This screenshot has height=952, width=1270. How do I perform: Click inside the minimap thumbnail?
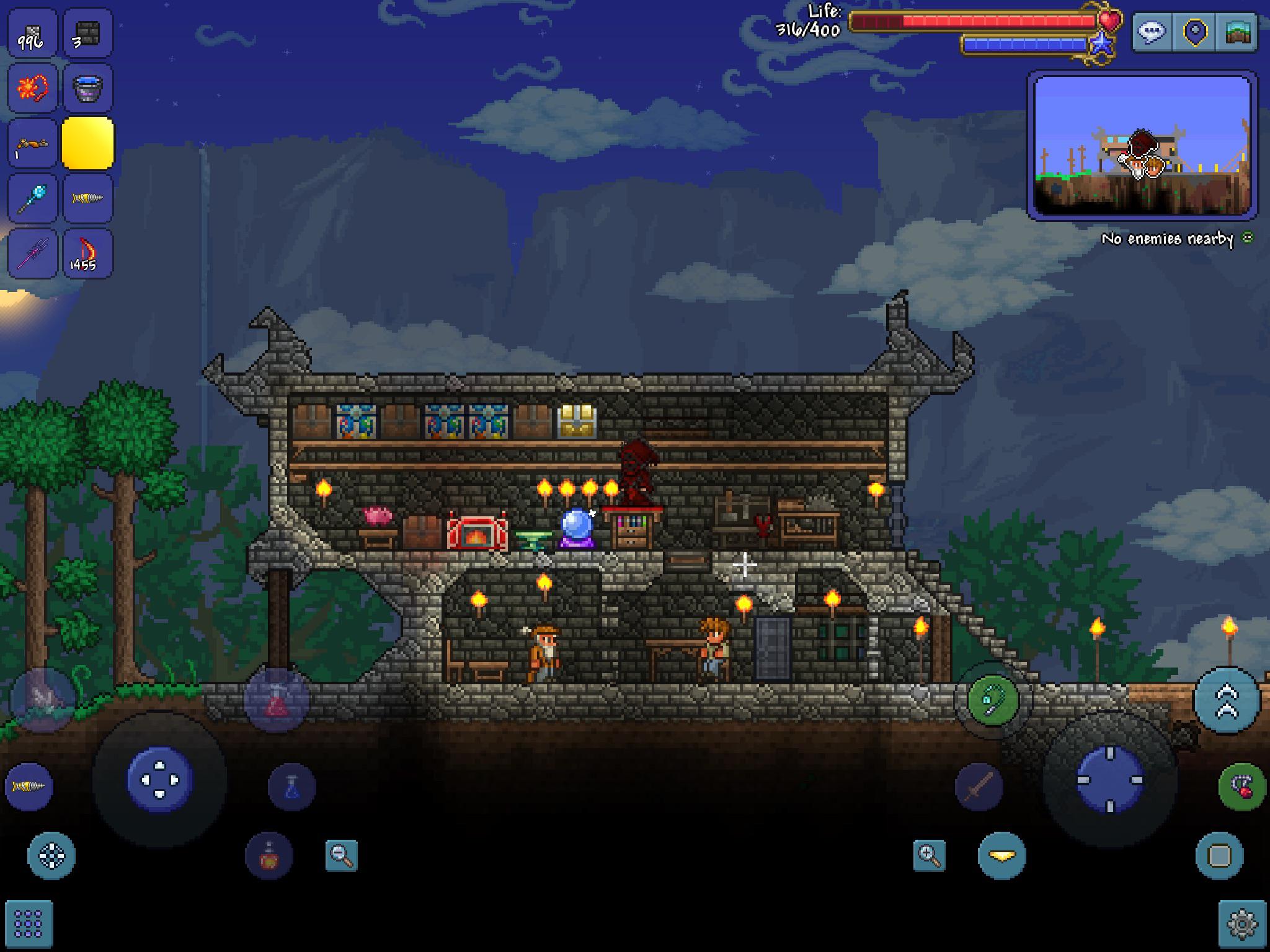pyautogui.click(x=1143, y=146)
